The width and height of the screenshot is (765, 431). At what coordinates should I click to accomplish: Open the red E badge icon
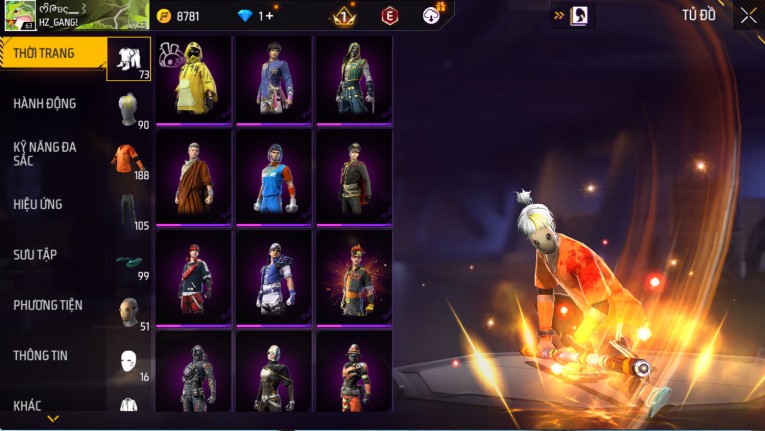390,16
